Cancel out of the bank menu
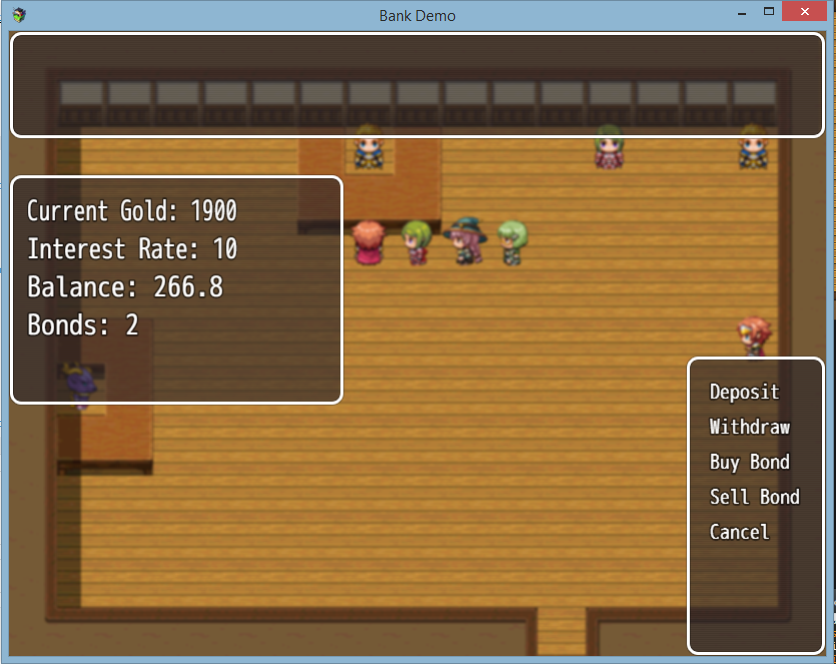 (739, 532)
